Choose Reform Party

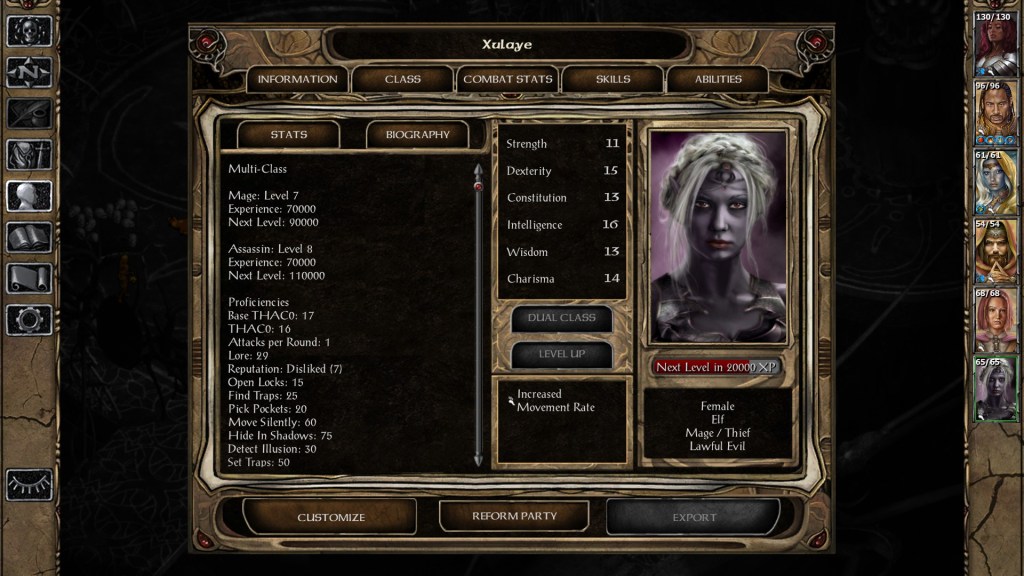tap(514, 516)
